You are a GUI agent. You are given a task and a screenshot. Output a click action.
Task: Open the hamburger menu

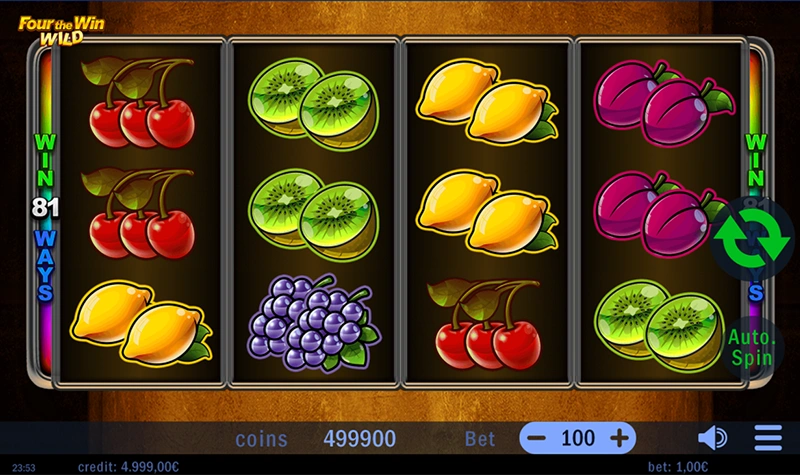tap(768, 438)
